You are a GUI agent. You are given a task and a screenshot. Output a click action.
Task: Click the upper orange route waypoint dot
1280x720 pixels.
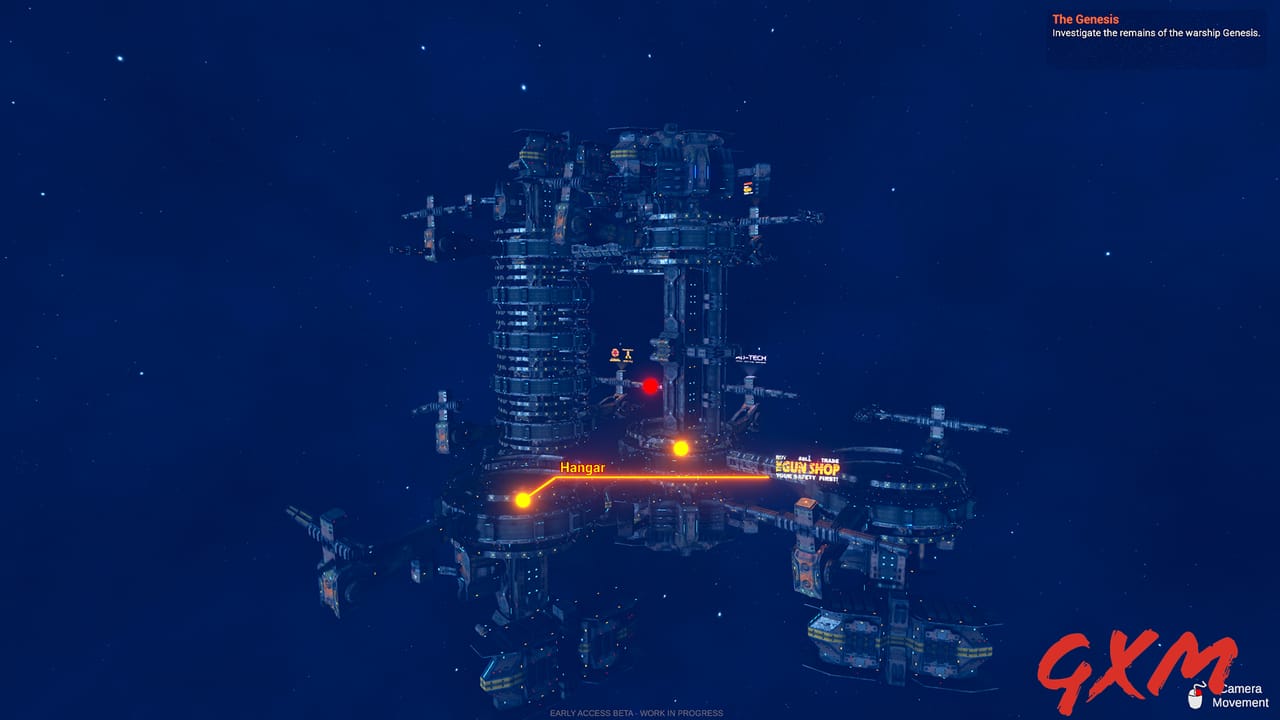pyautogui.click(x=679, y=448)
